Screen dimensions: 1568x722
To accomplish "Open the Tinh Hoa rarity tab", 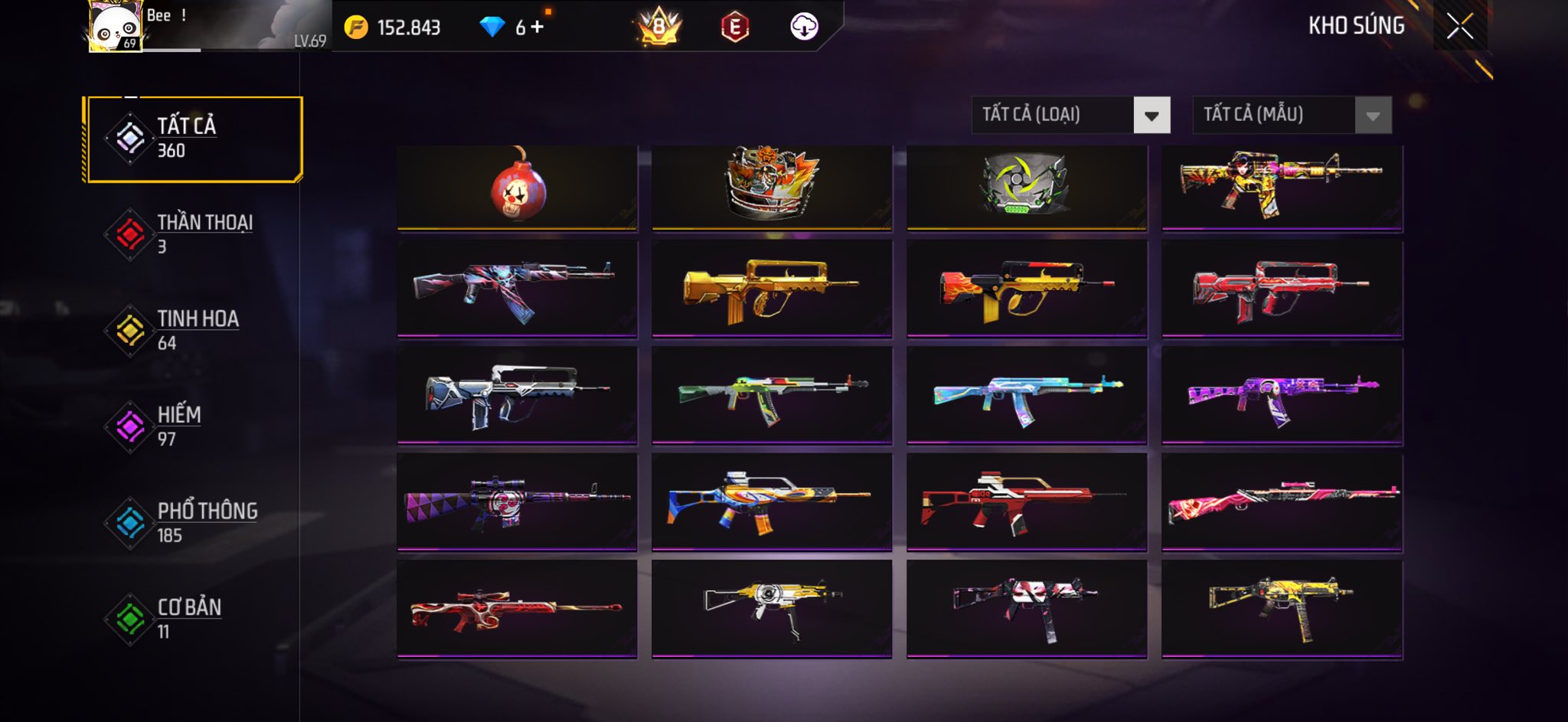I will click(x=191, y=330).
